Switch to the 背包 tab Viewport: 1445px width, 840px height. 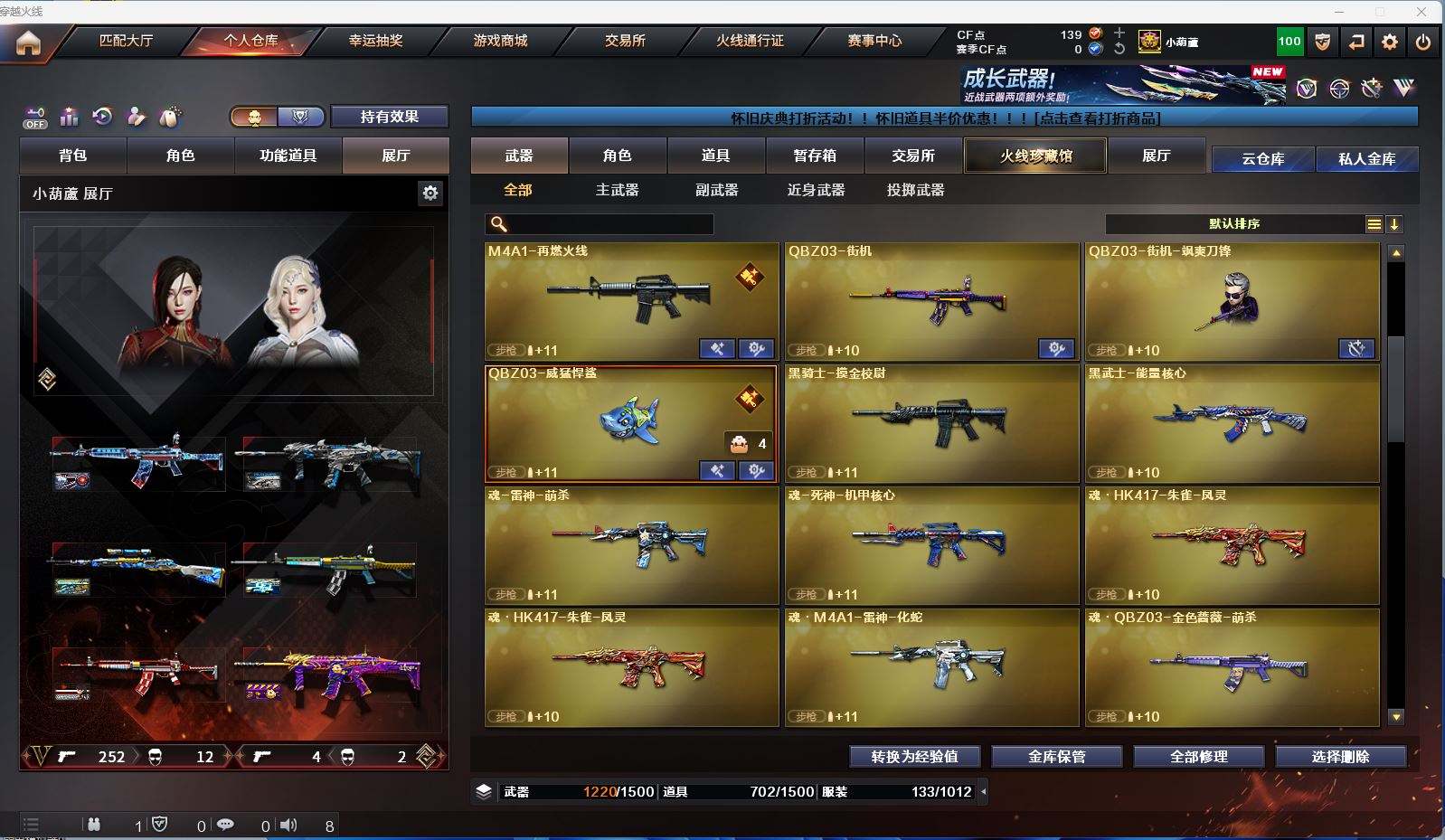73,156
